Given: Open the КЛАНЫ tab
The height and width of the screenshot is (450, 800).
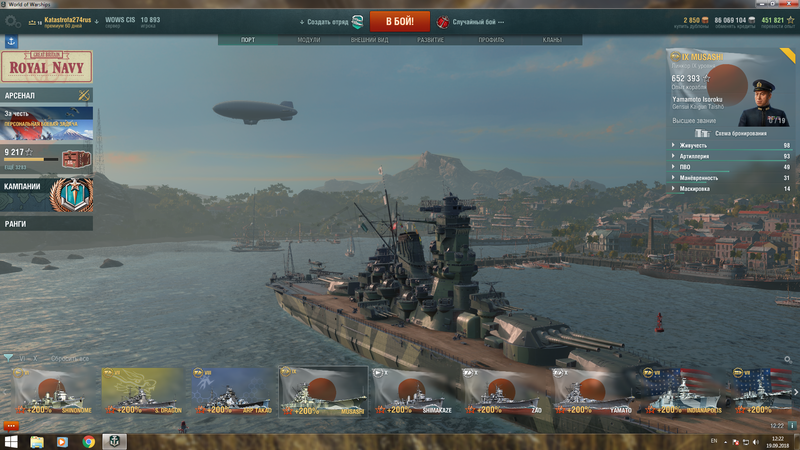Looking at the screenshot, I should pos(551,40).
